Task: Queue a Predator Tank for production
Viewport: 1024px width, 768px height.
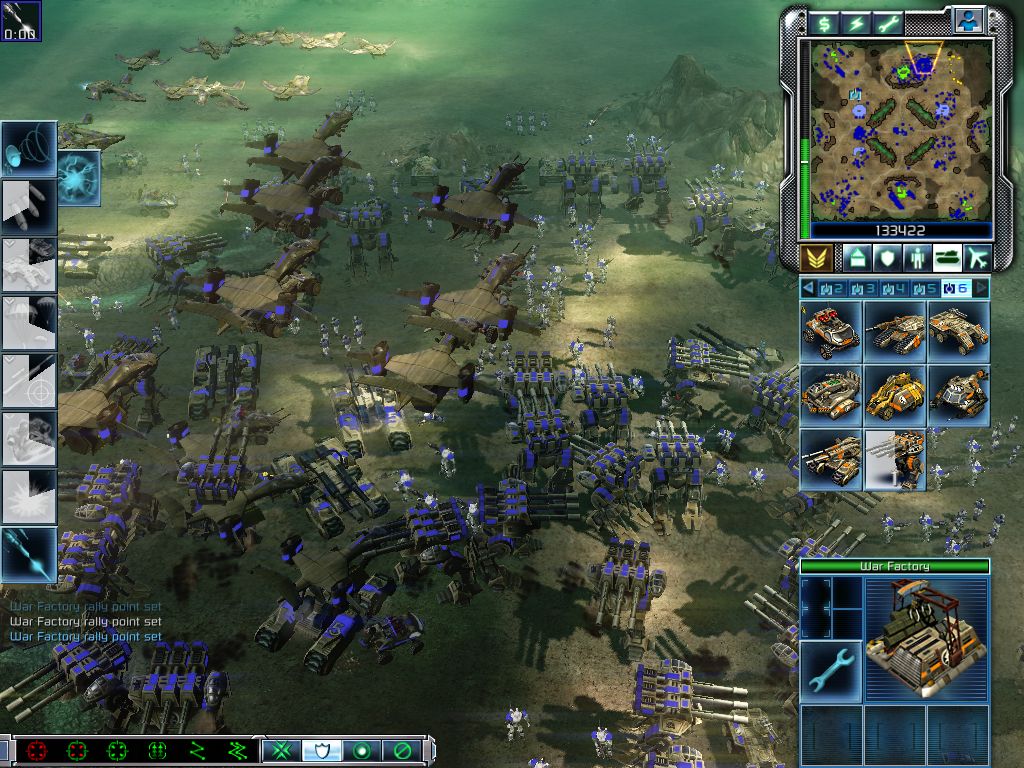Action: tap(895, 331)
